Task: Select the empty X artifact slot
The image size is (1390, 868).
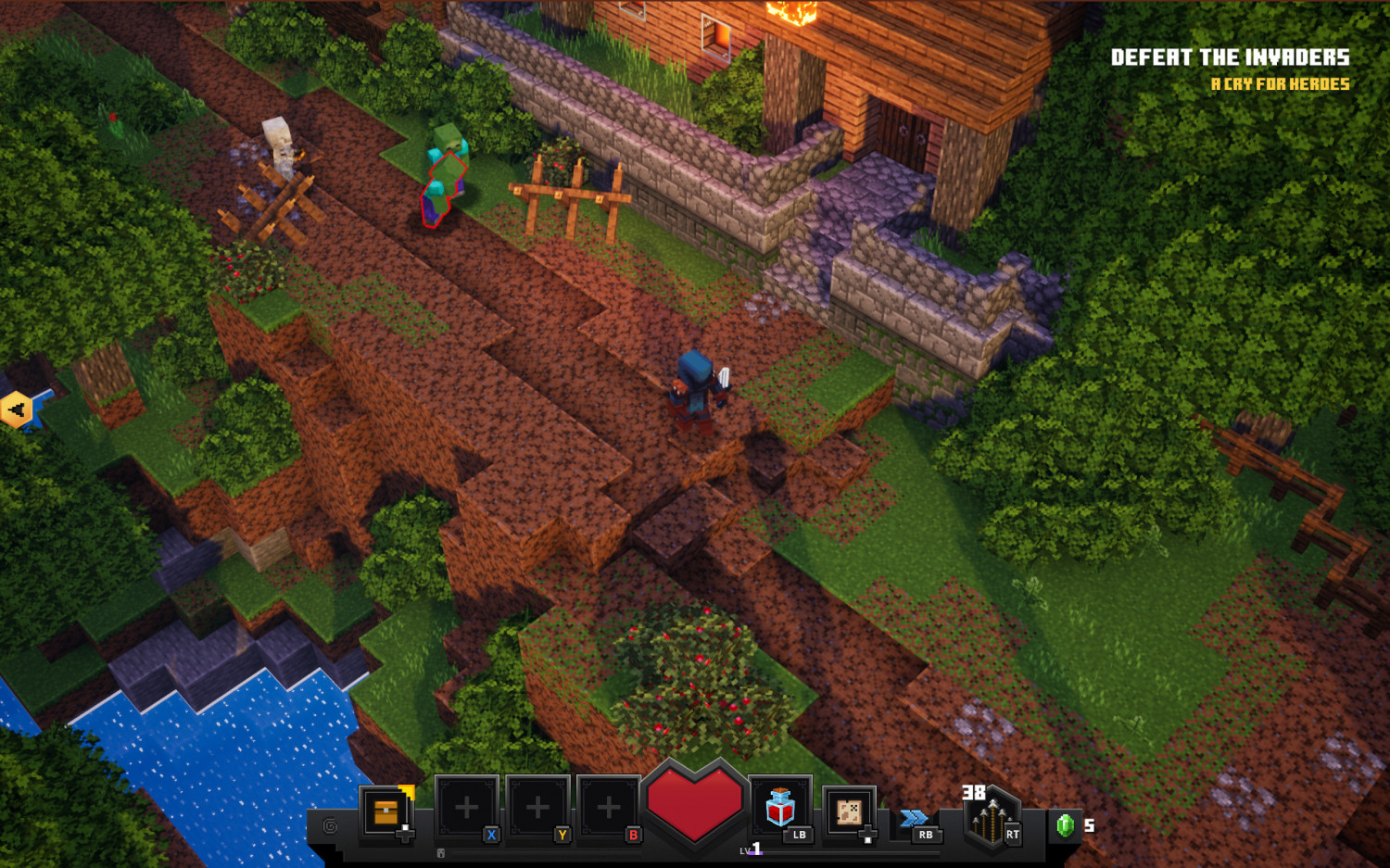Action: [x=466, y=806]
